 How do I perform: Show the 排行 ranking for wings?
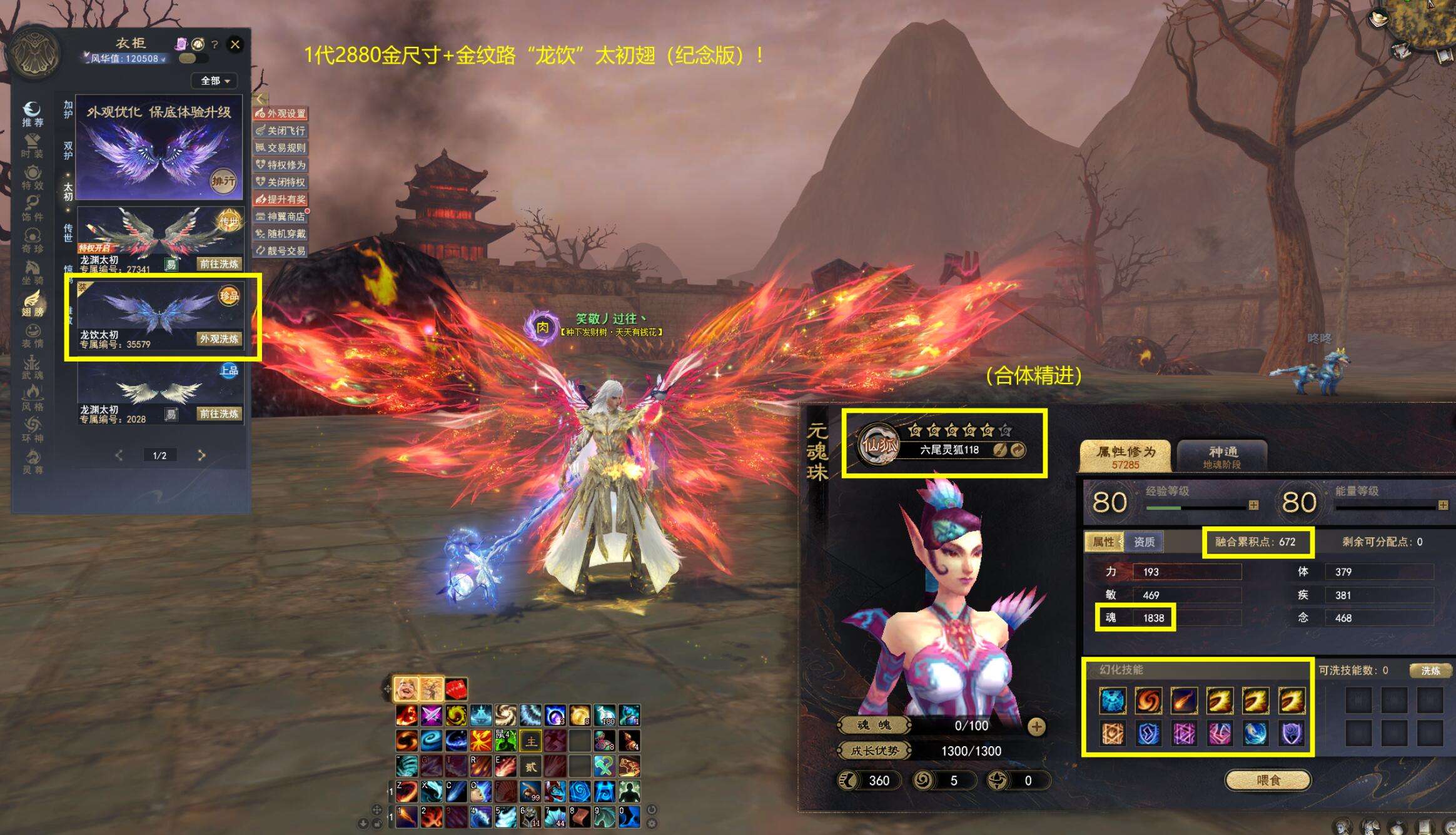coord(223,181)
